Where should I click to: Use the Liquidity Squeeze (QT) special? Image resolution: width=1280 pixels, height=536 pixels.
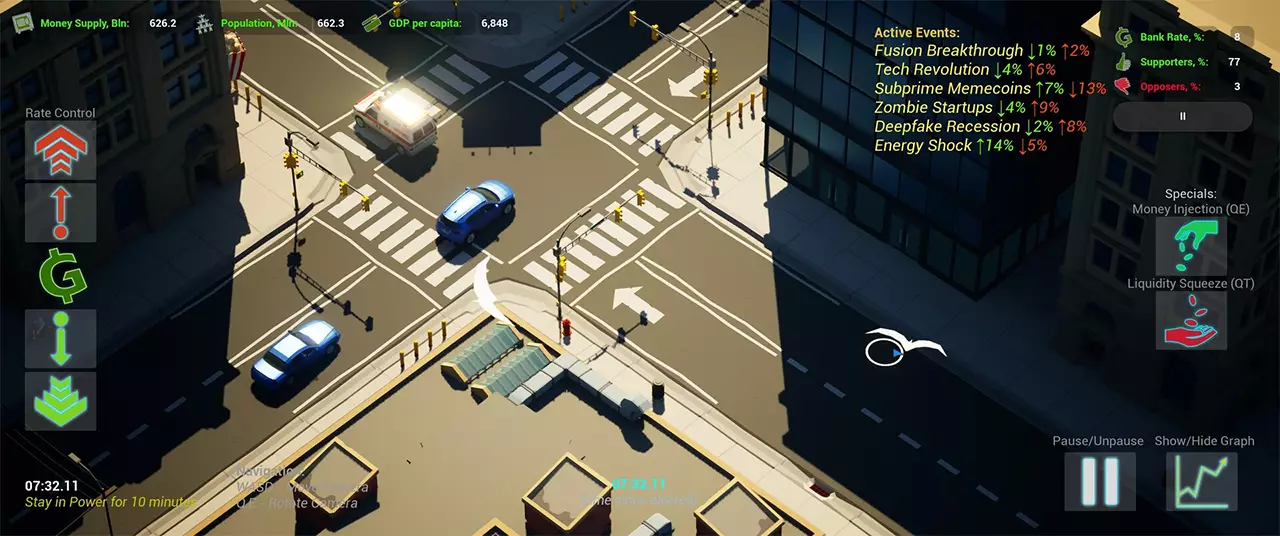[1191, 320]
